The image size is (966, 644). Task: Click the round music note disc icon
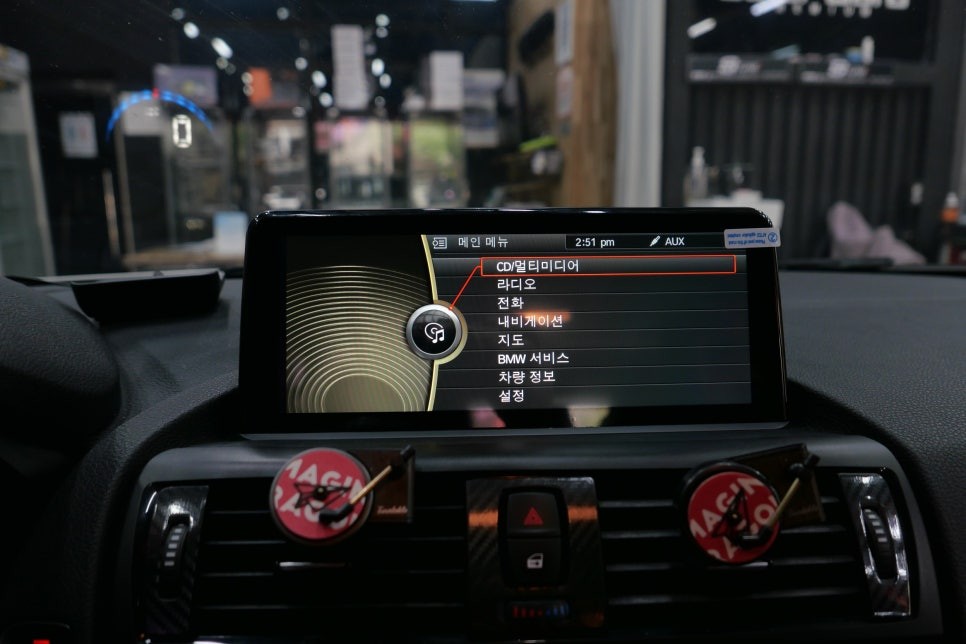point(435,333)
